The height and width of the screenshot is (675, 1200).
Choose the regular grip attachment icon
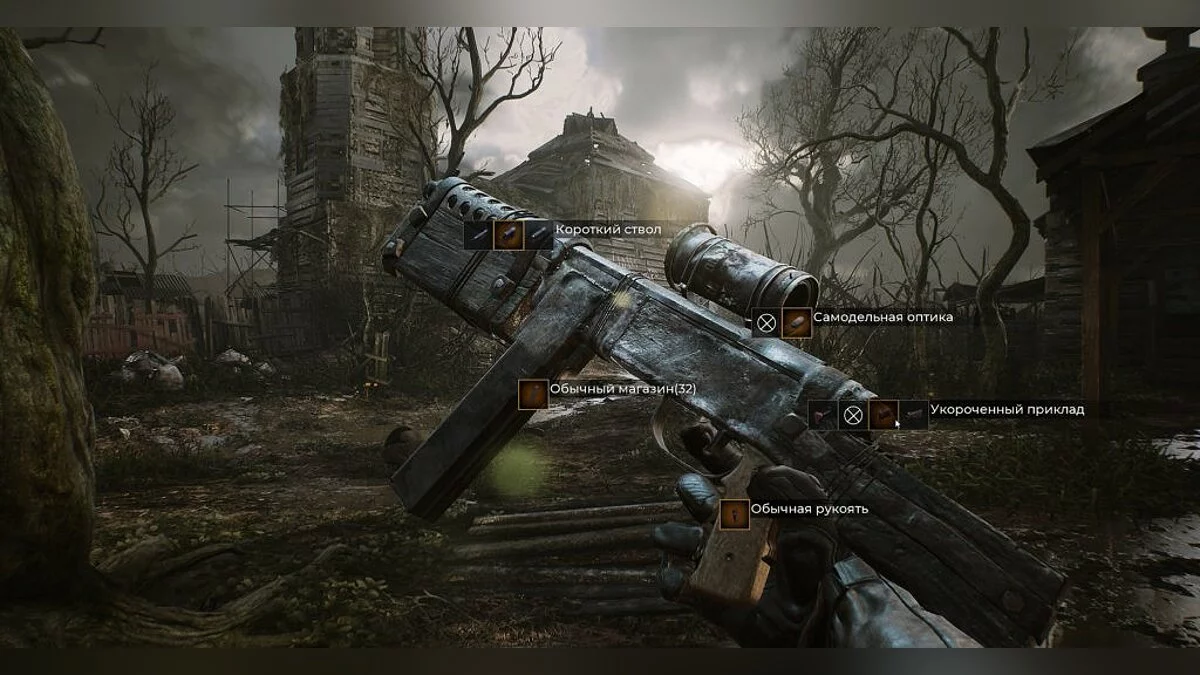[735, 515]
